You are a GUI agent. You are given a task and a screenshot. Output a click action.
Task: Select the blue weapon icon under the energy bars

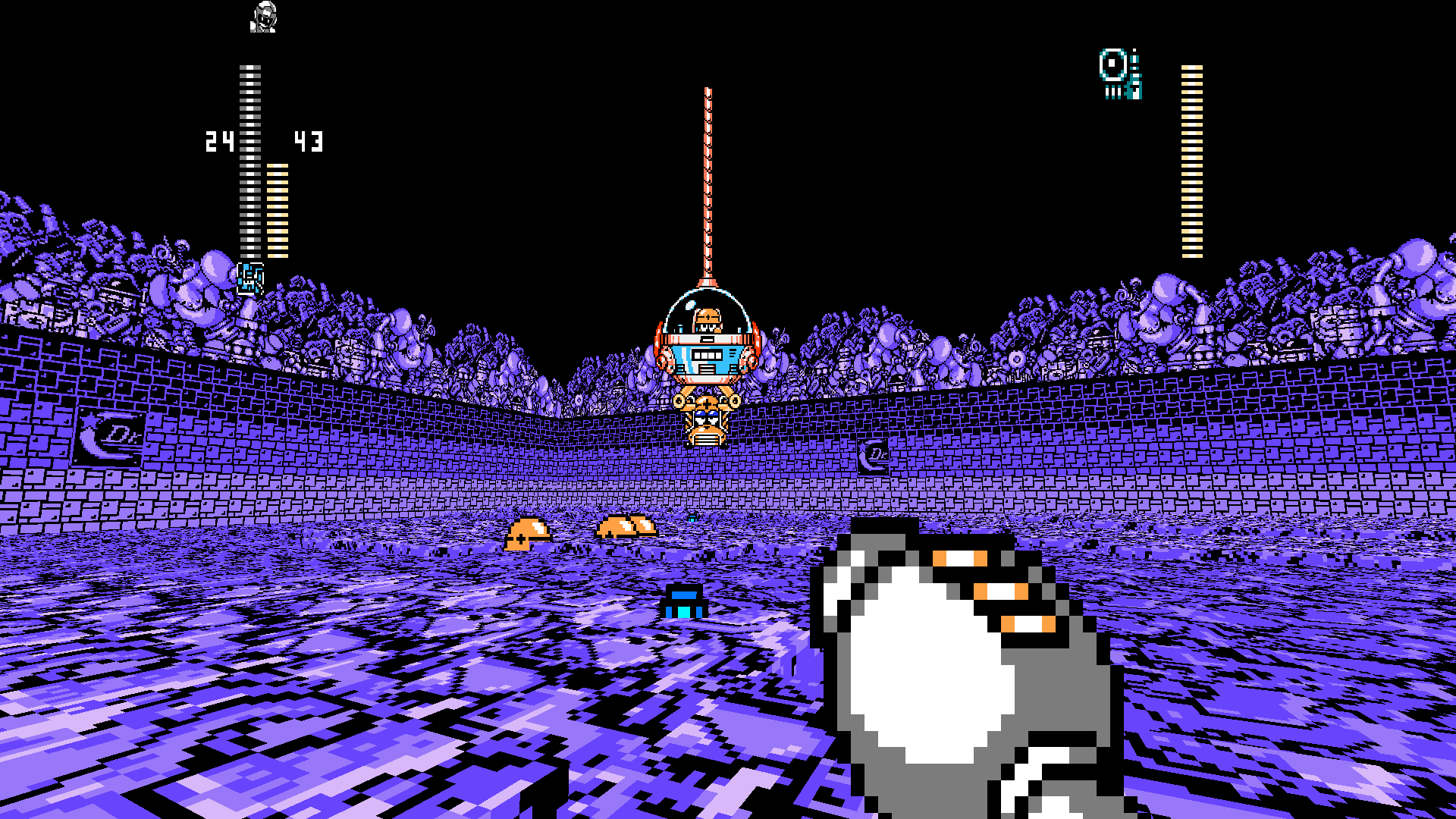click(x=250, y=278)
